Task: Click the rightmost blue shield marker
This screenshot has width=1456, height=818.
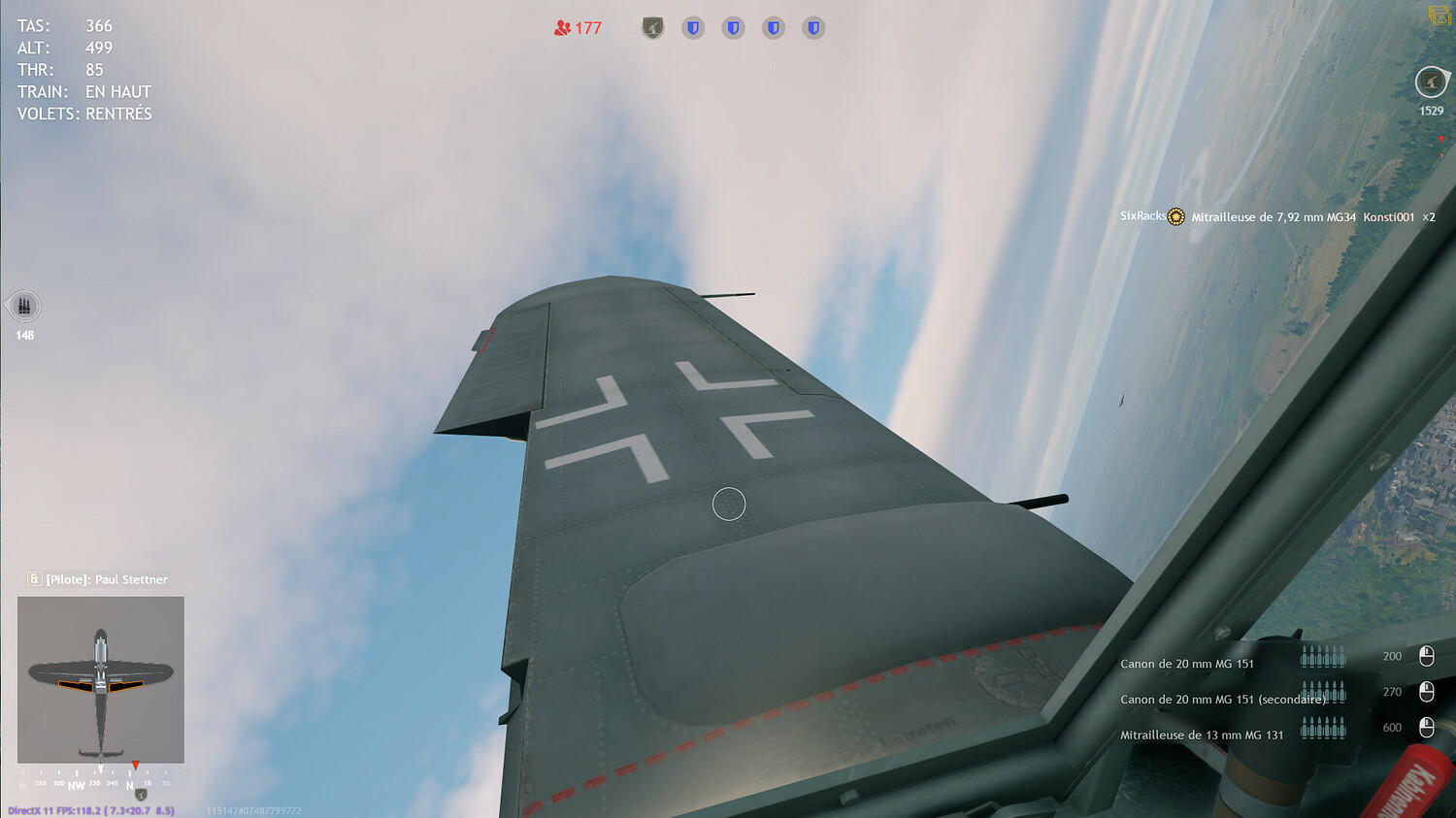Action: coord(812,27)
